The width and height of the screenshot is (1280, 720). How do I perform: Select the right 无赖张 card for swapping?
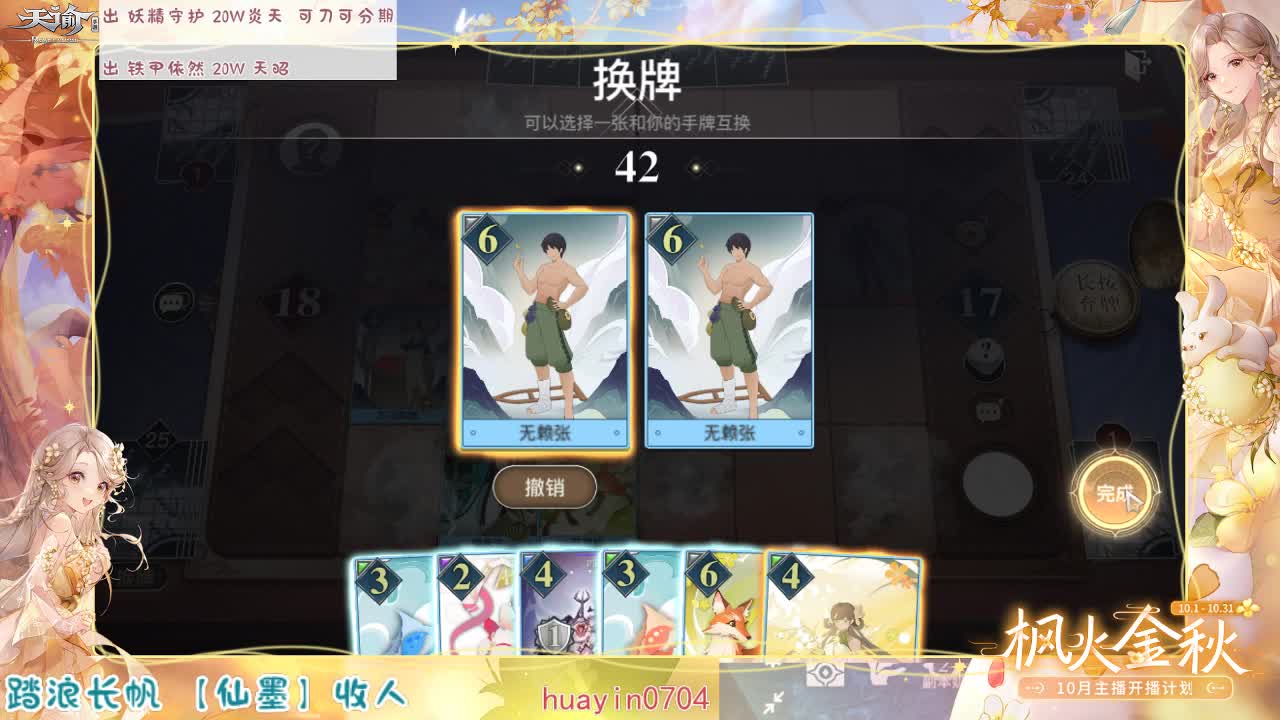pos(727,330)
